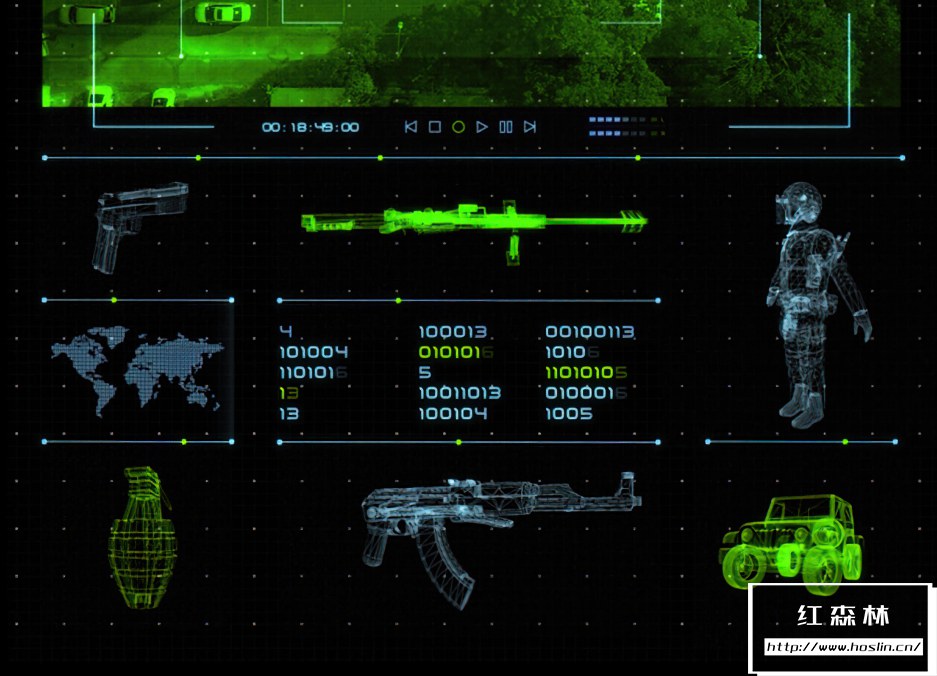Viewport: 937px width, 676px height.
Task: Activate the green record circle
Action: pyautogui.click(x=458, y=127)
